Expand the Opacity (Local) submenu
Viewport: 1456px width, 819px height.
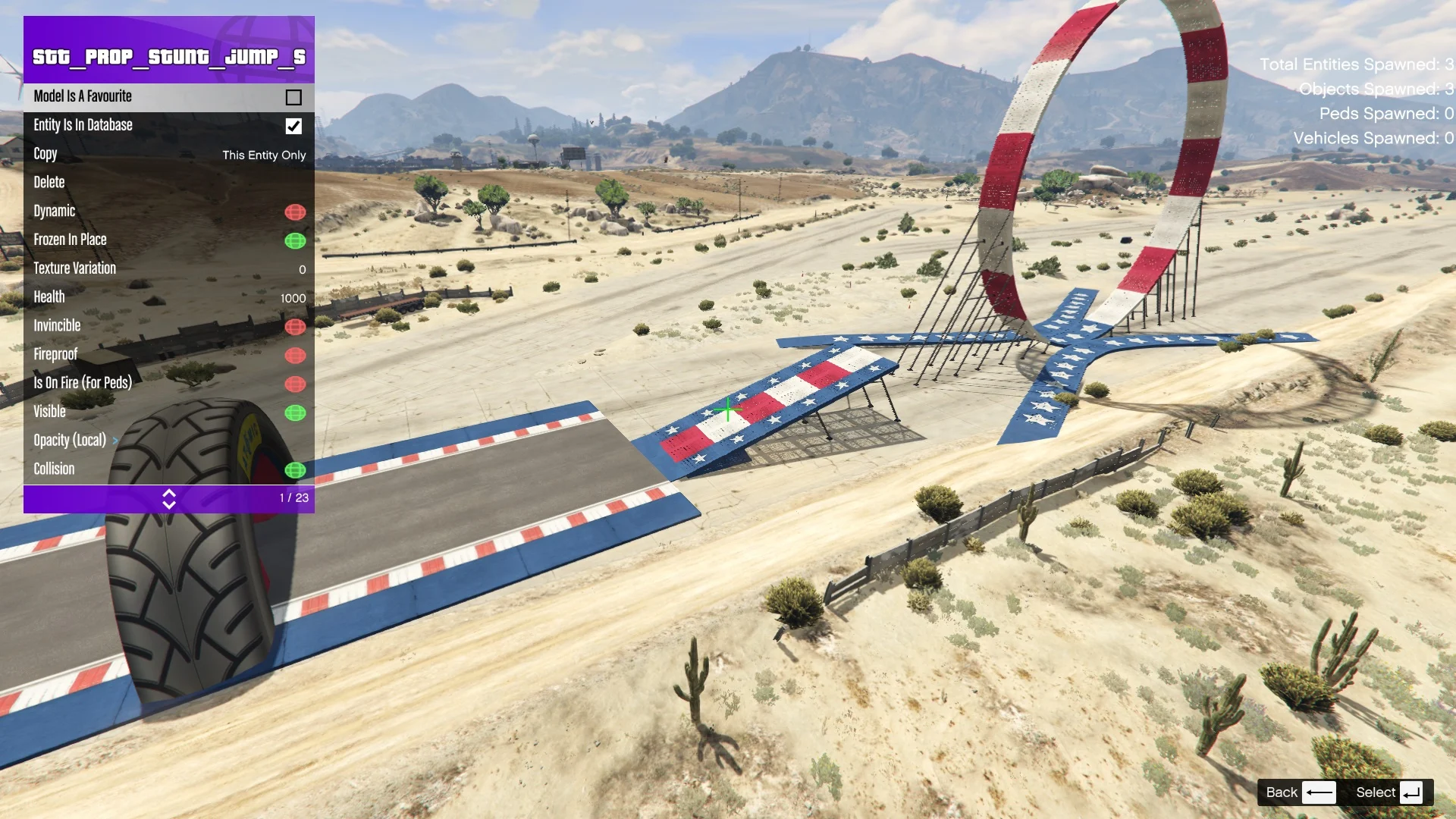tap(115, 441)
